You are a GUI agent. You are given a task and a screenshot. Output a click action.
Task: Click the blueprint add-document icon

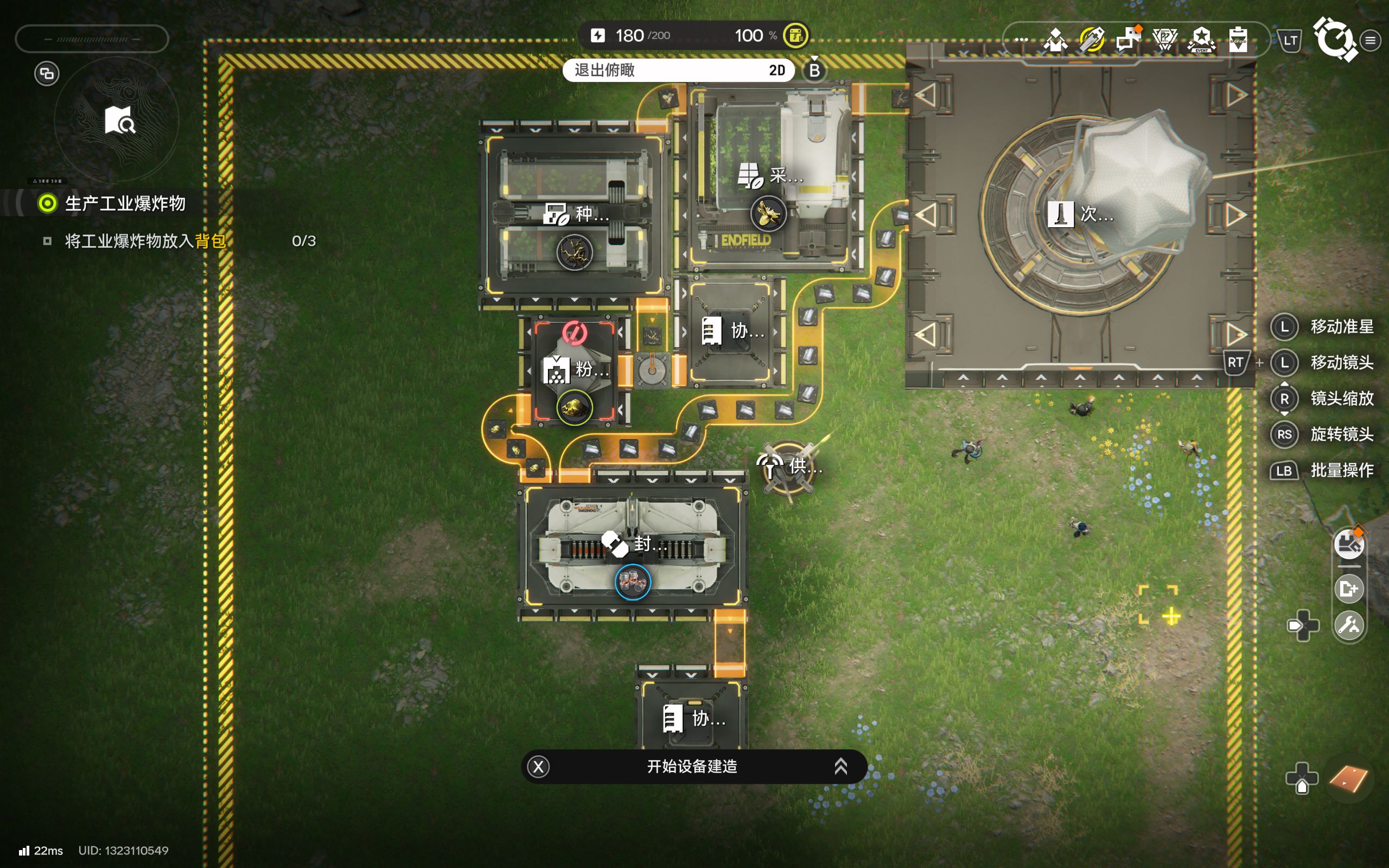pos(1348,589)
